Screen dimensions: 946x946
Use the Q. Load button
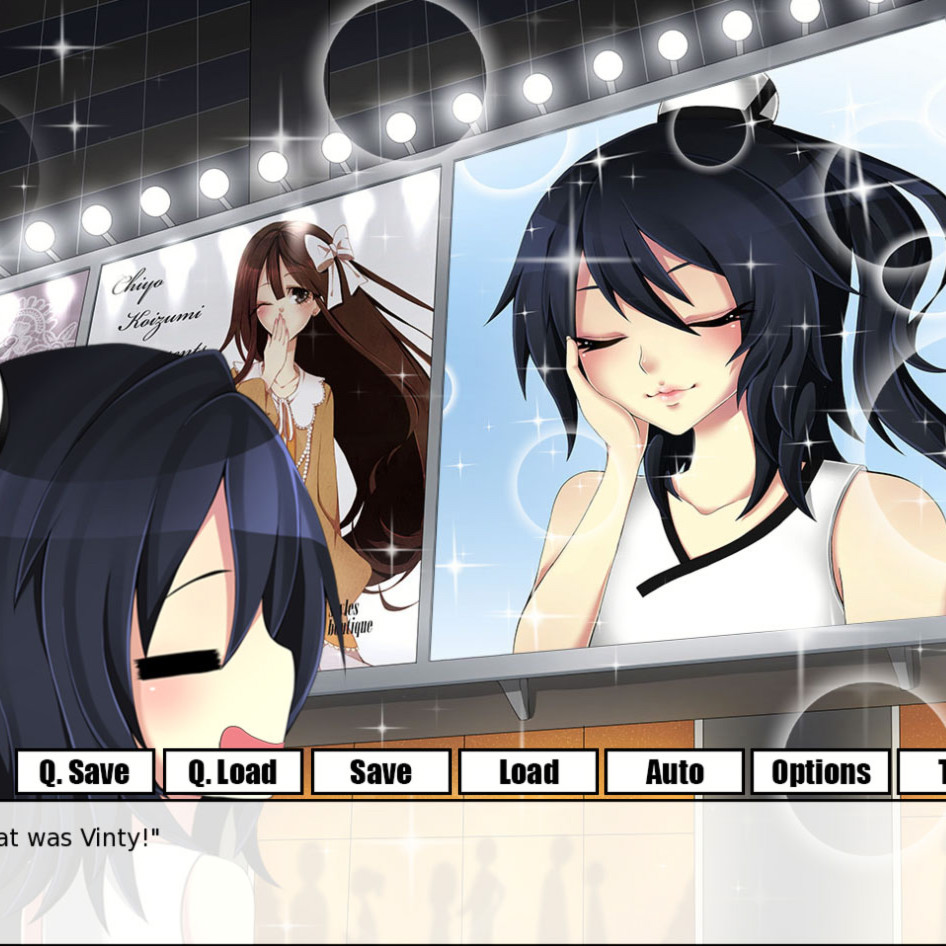tap(233, 772)
